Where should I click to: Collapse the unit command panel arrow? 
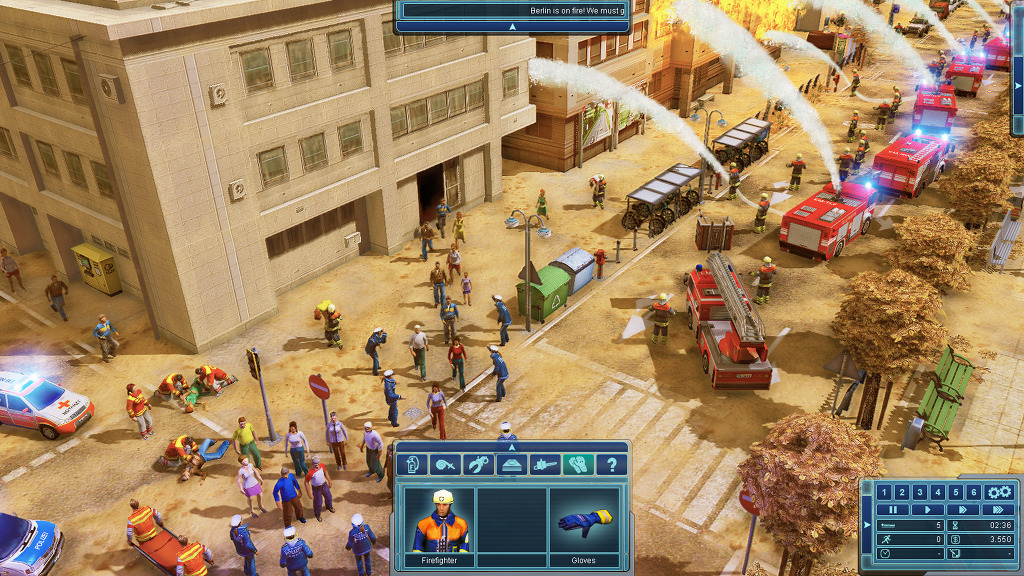(x=512, y=446)
